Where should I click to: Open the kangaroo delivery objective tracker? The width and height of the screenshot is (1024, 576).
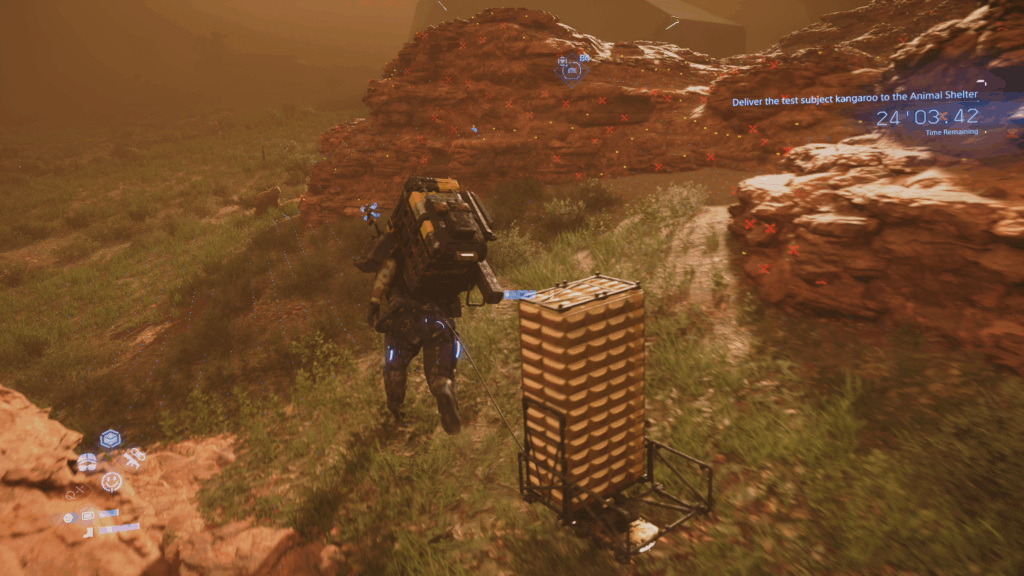854,96
